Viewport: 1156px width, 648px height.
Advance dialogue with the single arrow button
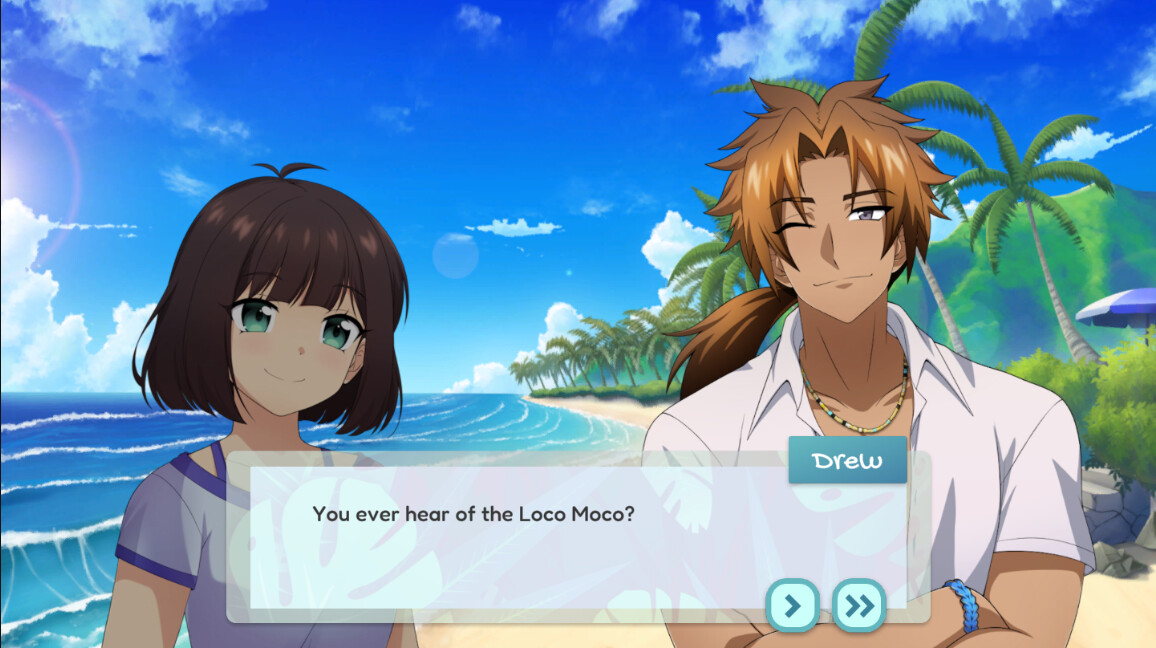(x=792, y=605)
